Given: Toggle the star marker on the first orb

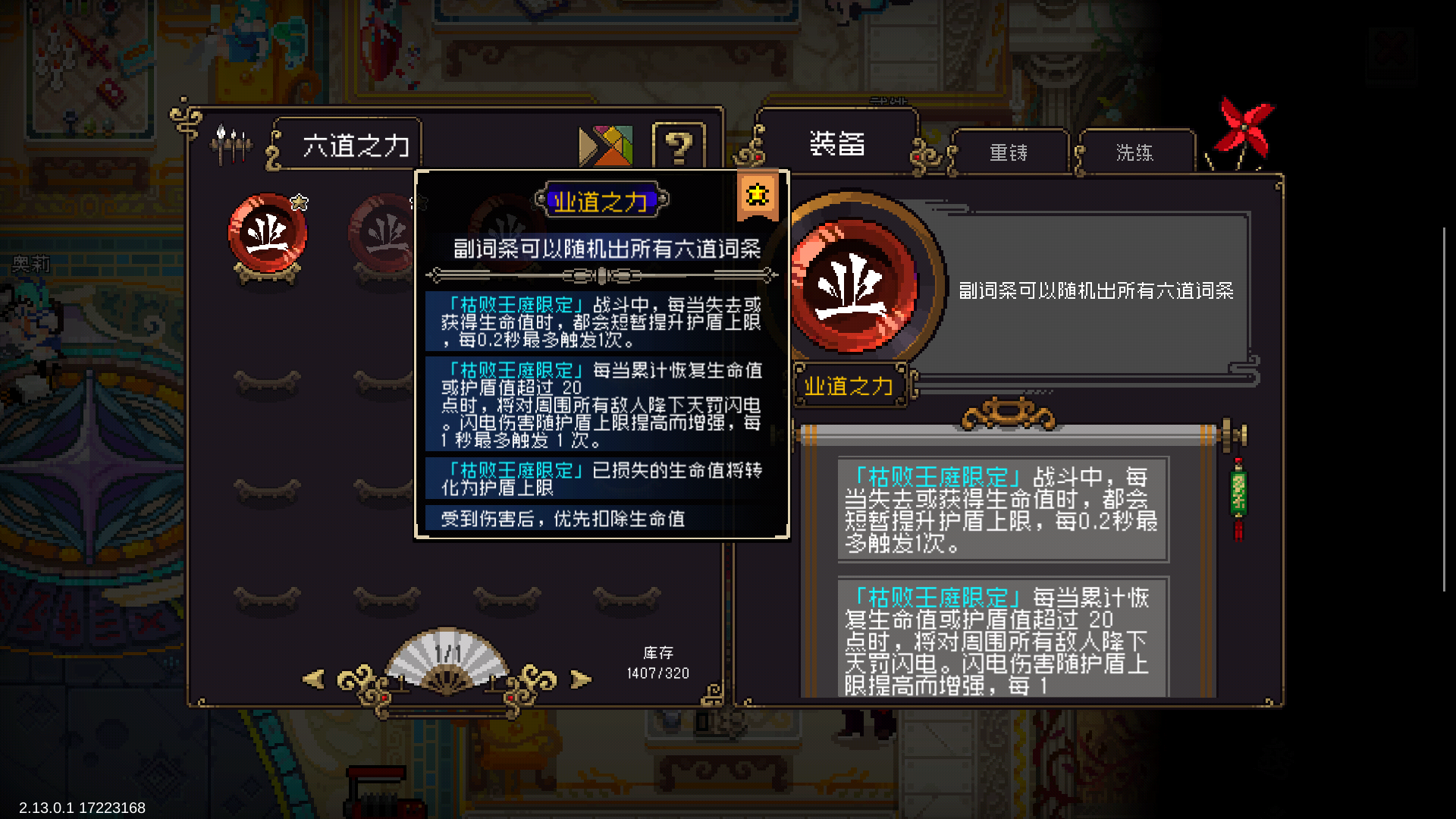Looking at the screenshot, I should click(x=299, y=202).
